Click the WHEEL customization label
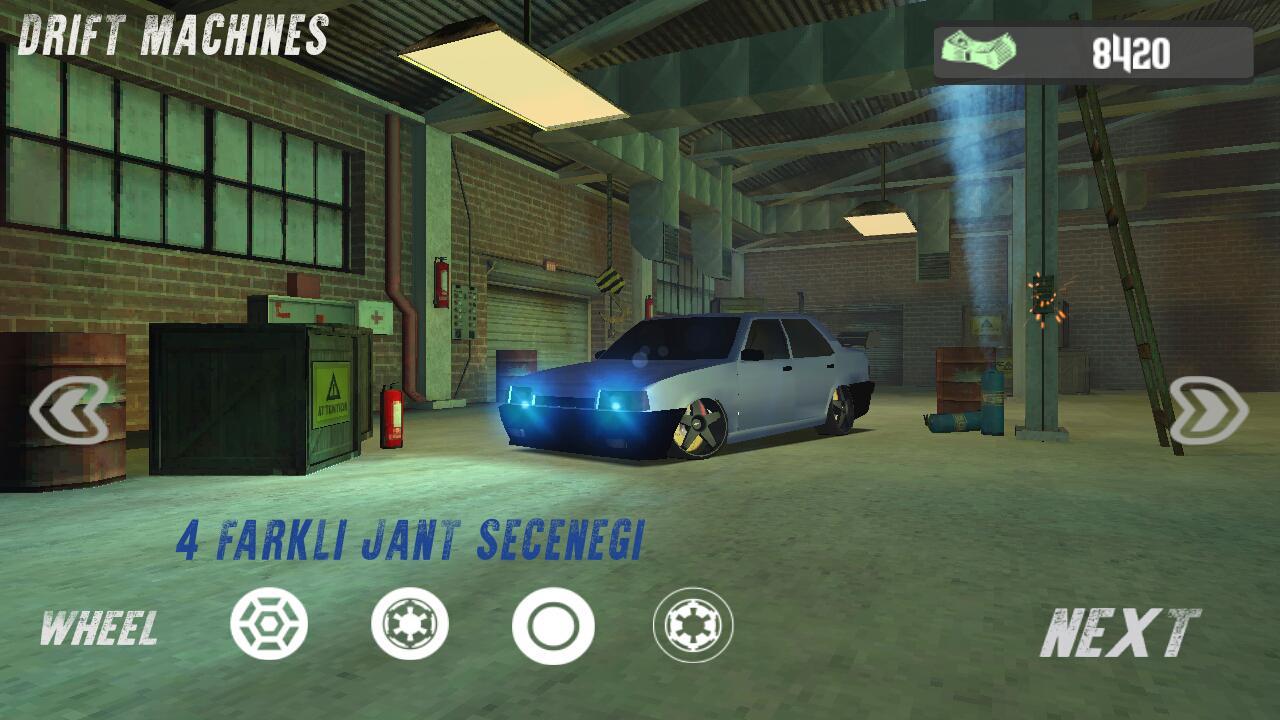The width and height of the screenshot is (1280, 720). (x=100, y=630)
